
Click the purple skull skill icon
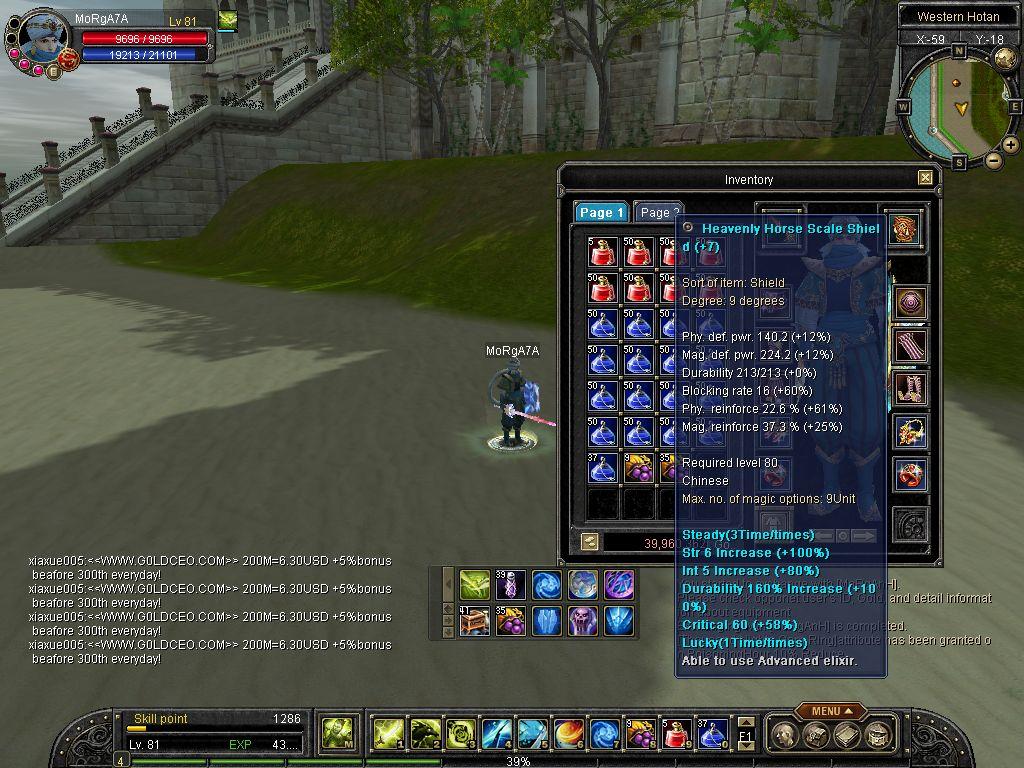(583, 621)
